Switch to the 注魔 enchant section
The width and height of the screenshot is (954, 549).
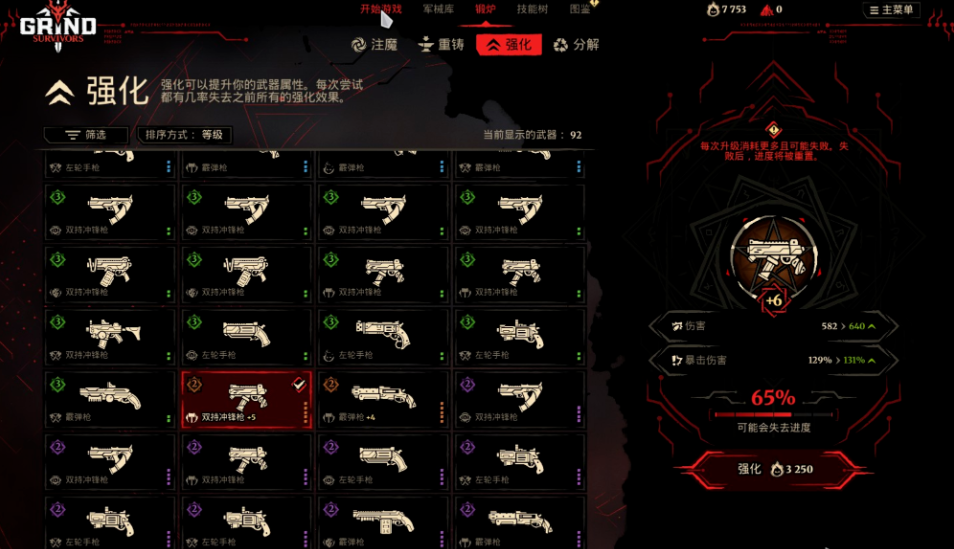[375, 45]
